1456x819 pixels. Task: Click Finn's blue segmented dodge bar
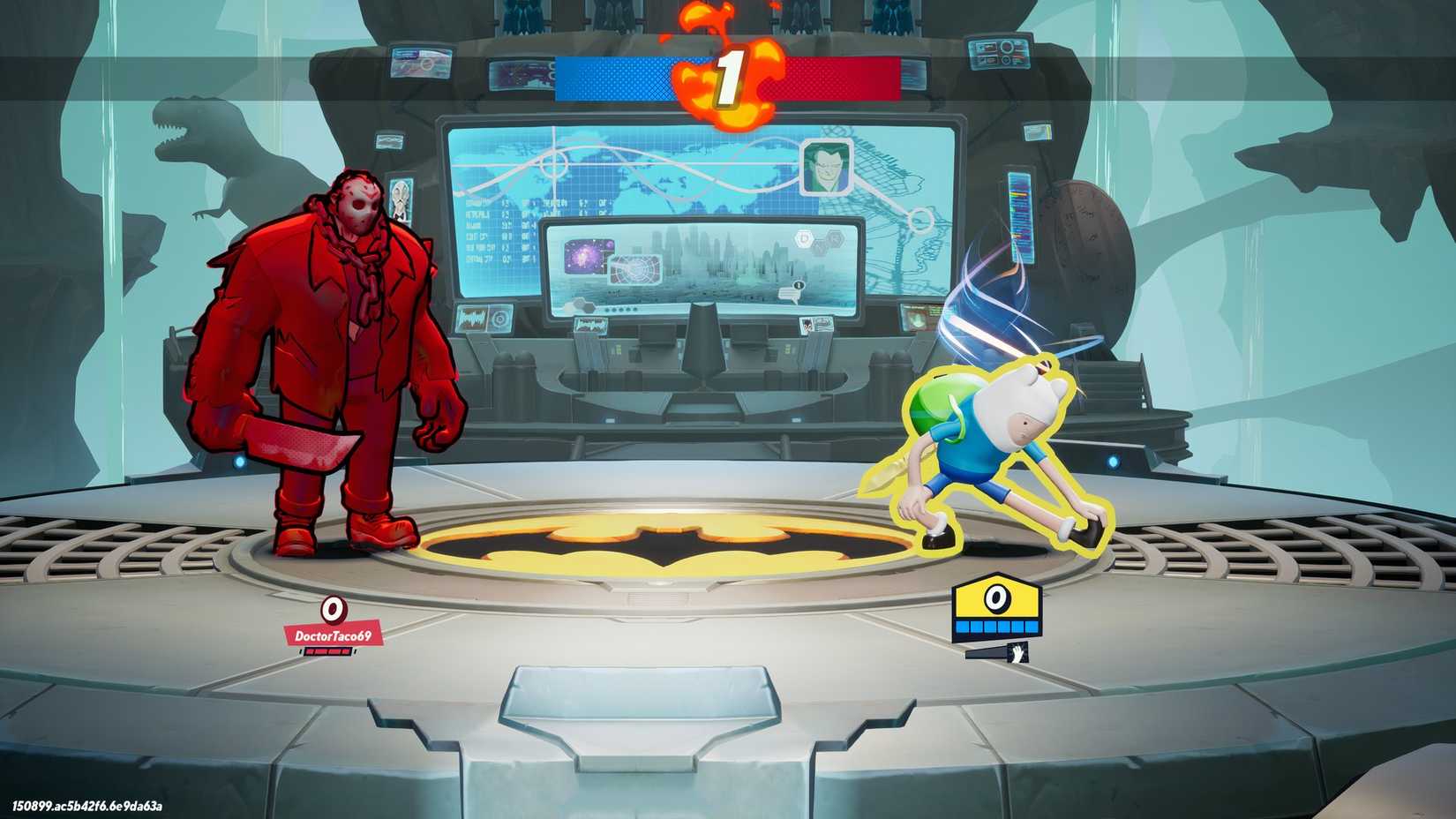tap(997, 626)
